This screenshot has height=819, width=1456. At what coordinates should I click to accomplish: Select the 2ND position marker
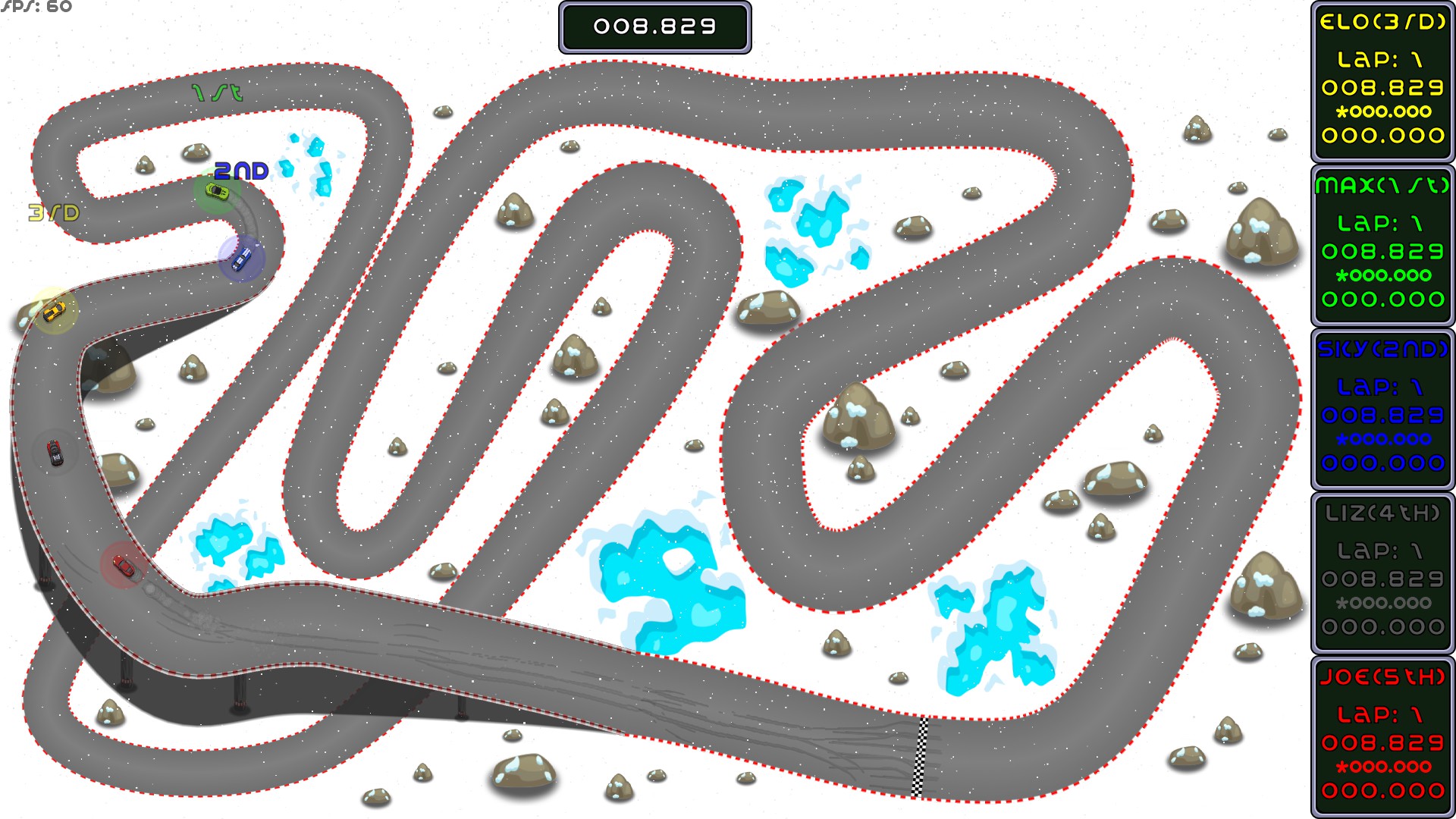tap(241, 171)
